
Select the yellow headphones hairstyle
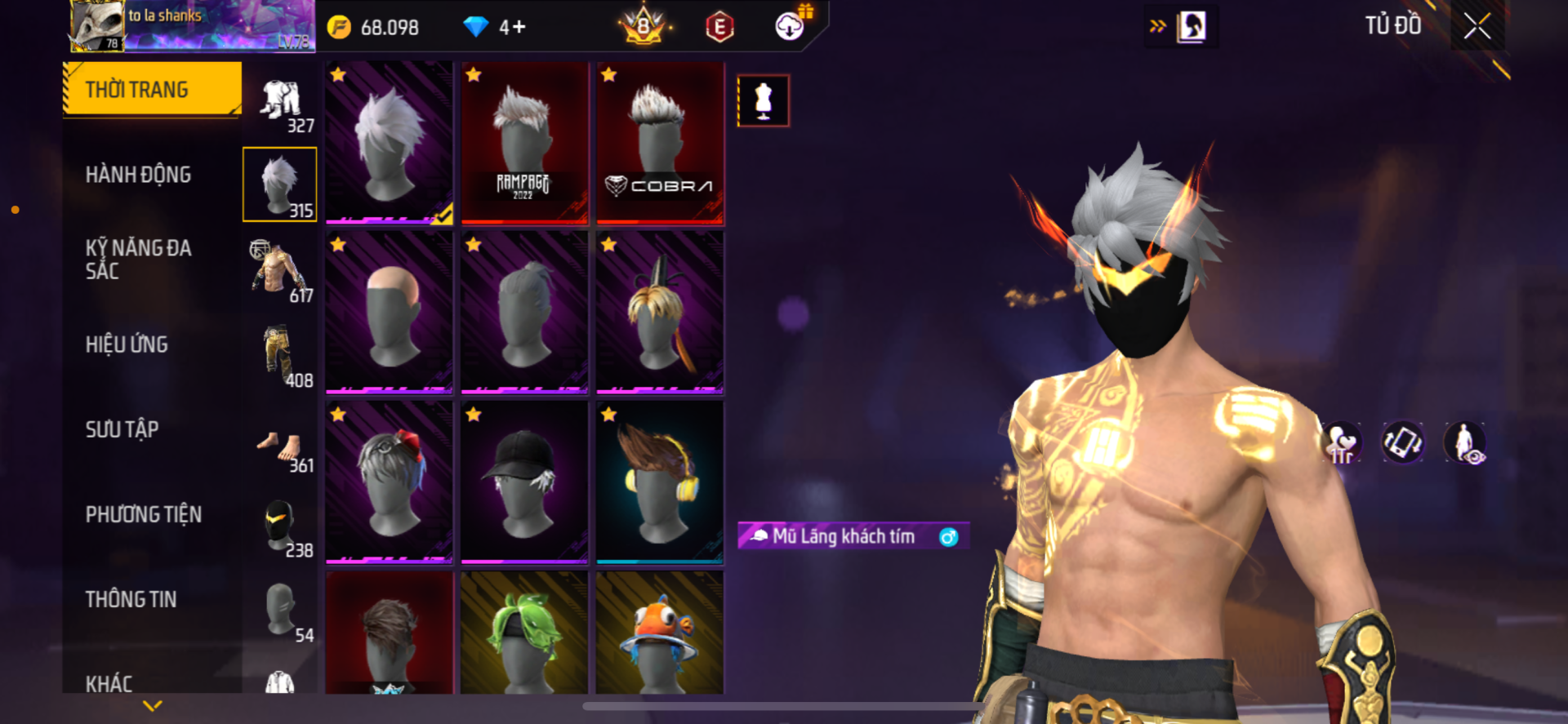660,482
